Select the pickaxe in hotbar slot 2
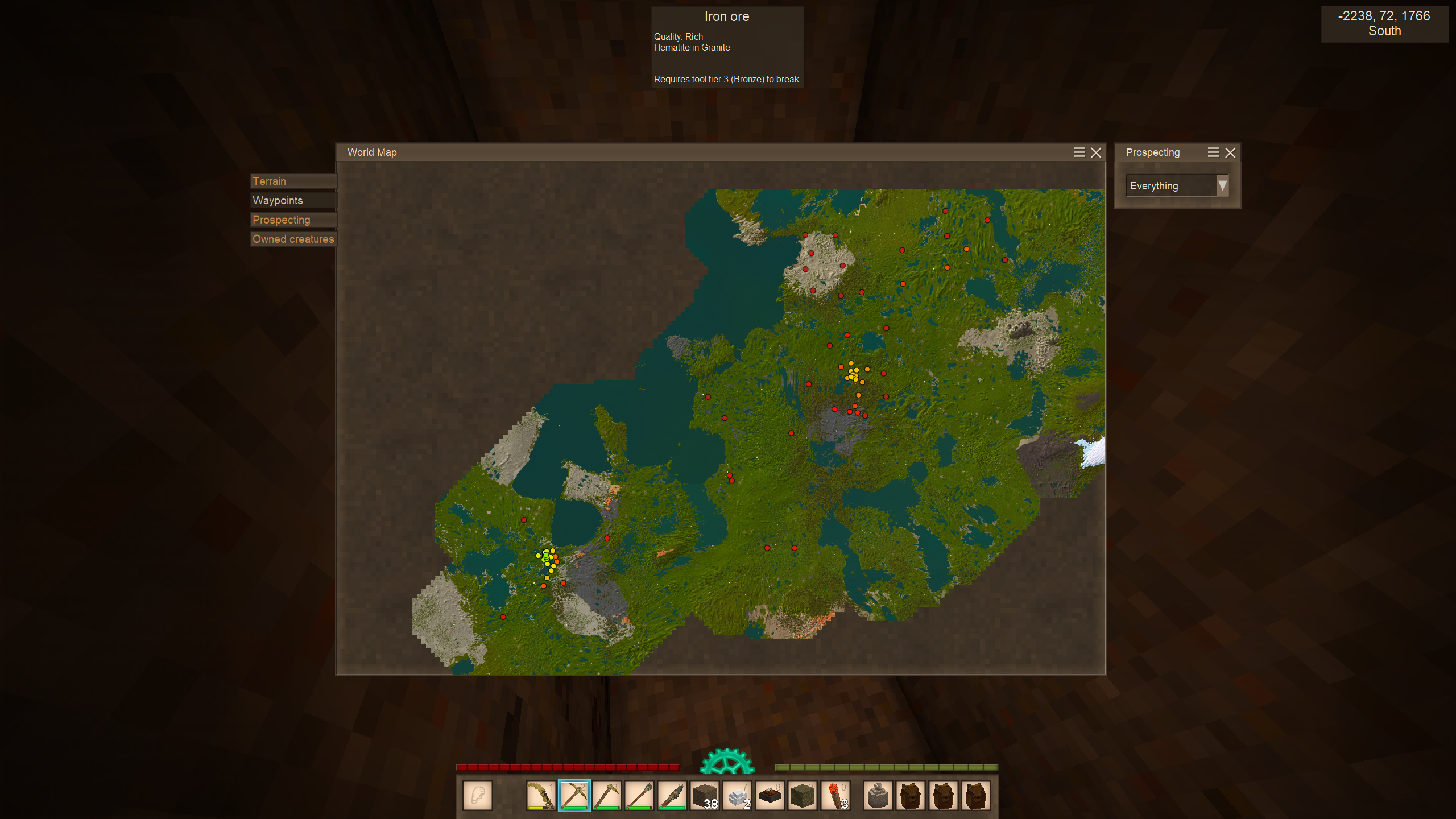 [x=574, y=796]
